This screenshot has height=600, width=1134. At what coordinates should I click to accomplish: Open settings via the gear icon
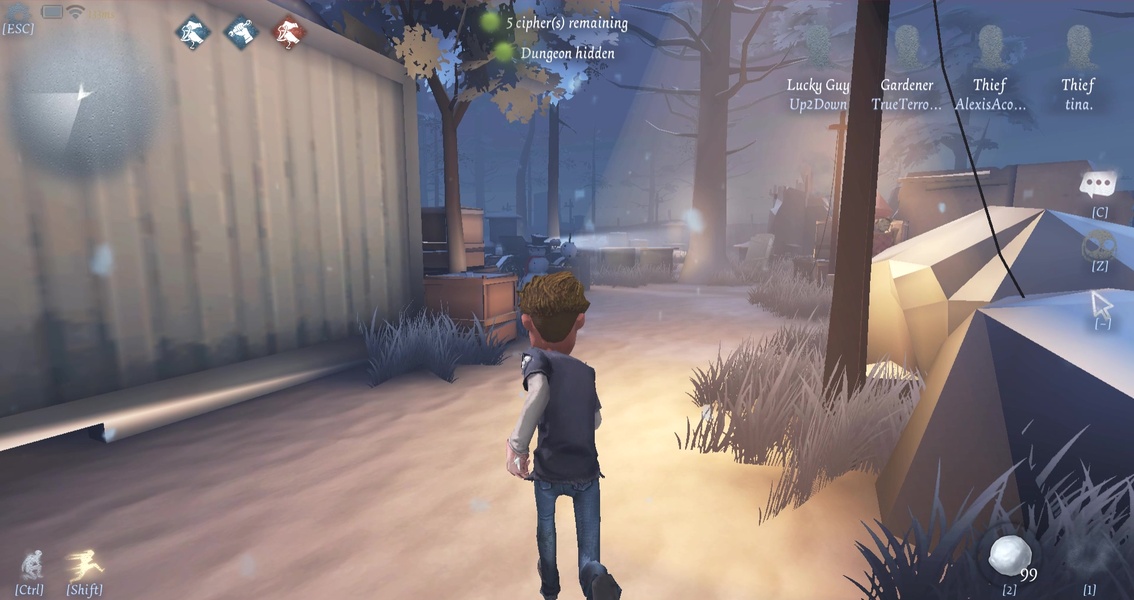click(x=18, y=12)
